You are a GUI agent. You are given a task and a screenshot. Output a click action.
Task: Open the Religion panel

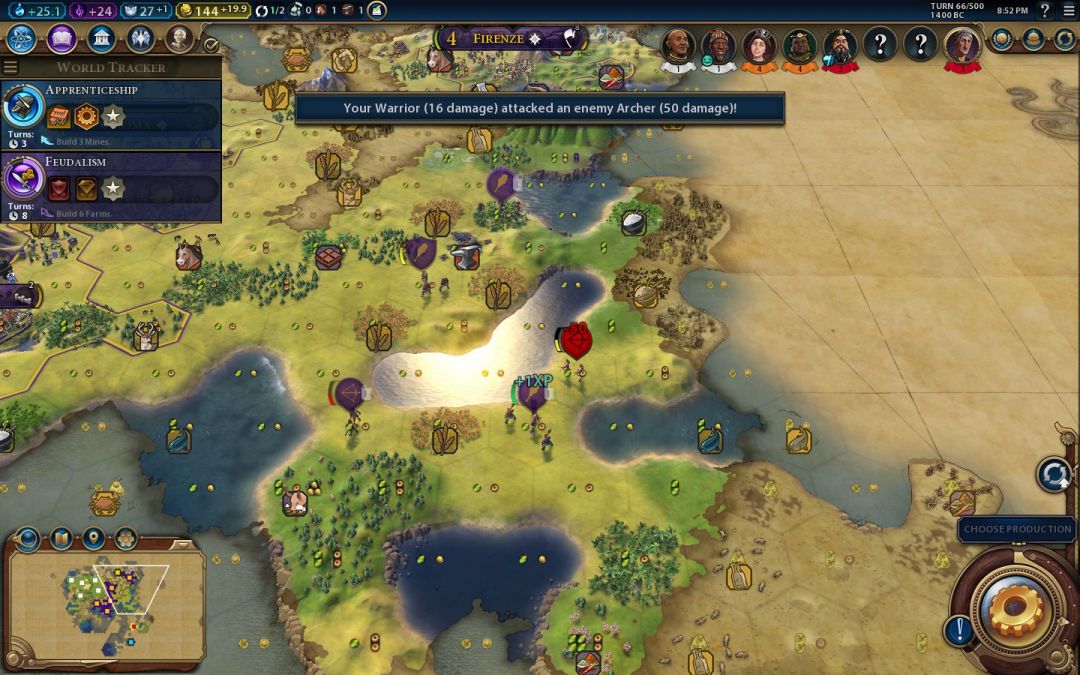pos(140,39)
